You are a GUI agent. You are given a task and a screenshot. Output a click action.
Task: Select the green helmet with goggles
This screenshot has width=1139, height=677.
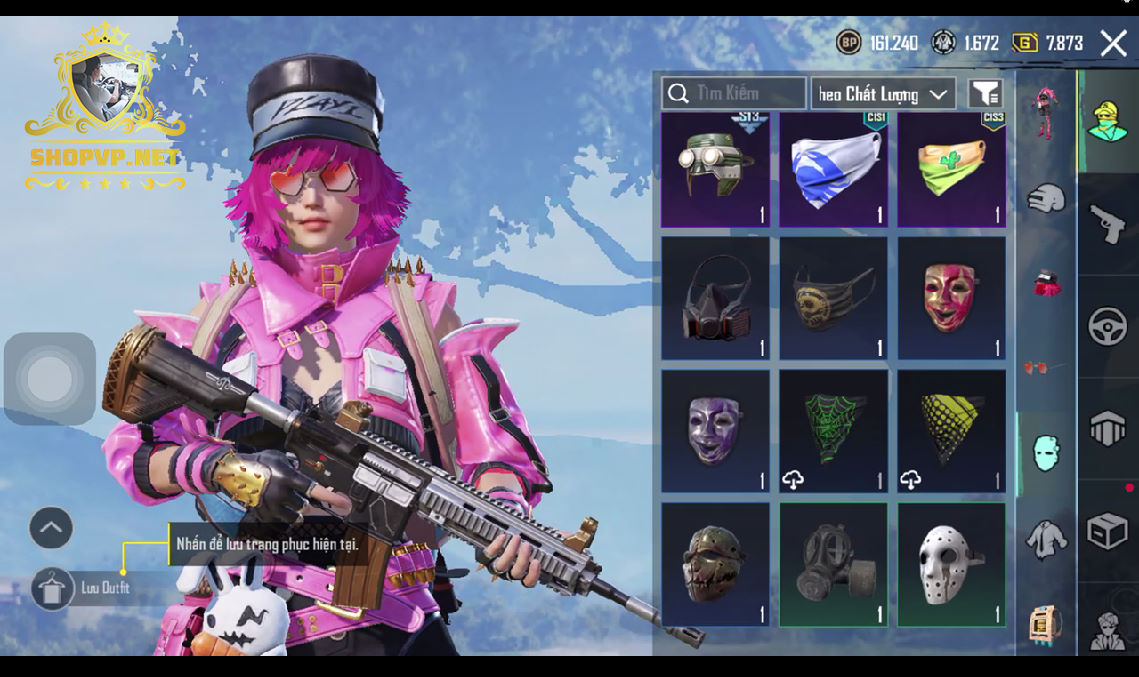715,169
